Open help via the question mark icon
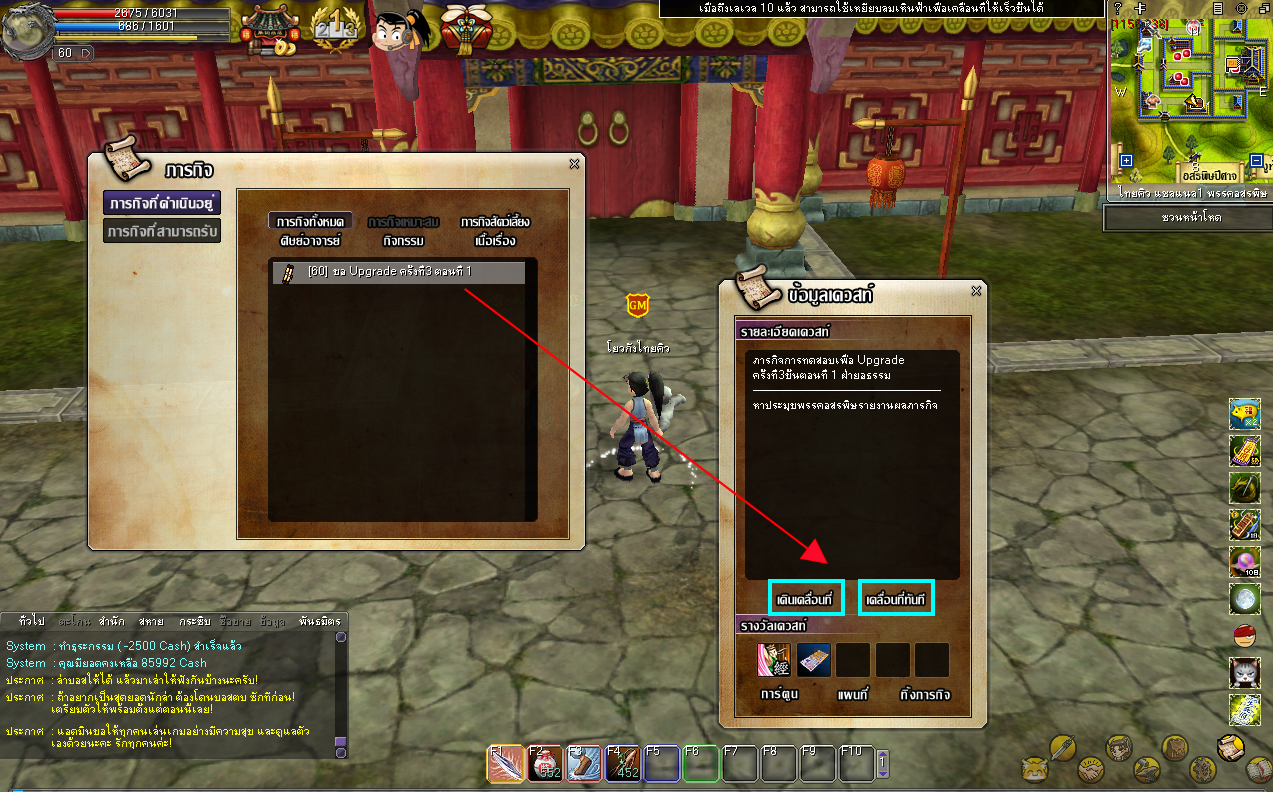Image resolution: width=1273 pixels, height=792 pixels. point(1118,8)
